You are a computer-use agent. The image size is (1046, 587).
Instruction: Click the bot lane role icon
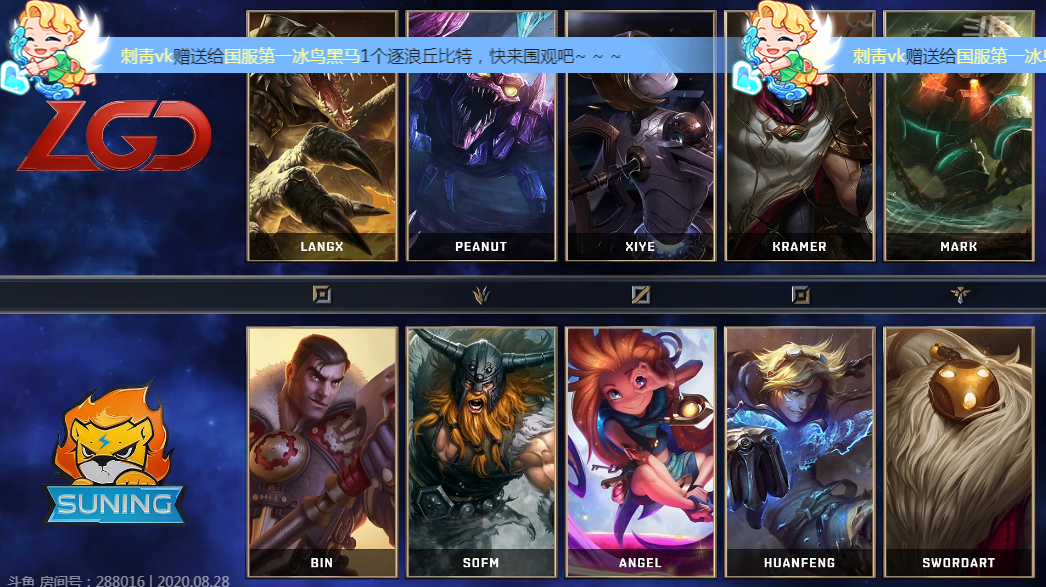coord(800,294)
